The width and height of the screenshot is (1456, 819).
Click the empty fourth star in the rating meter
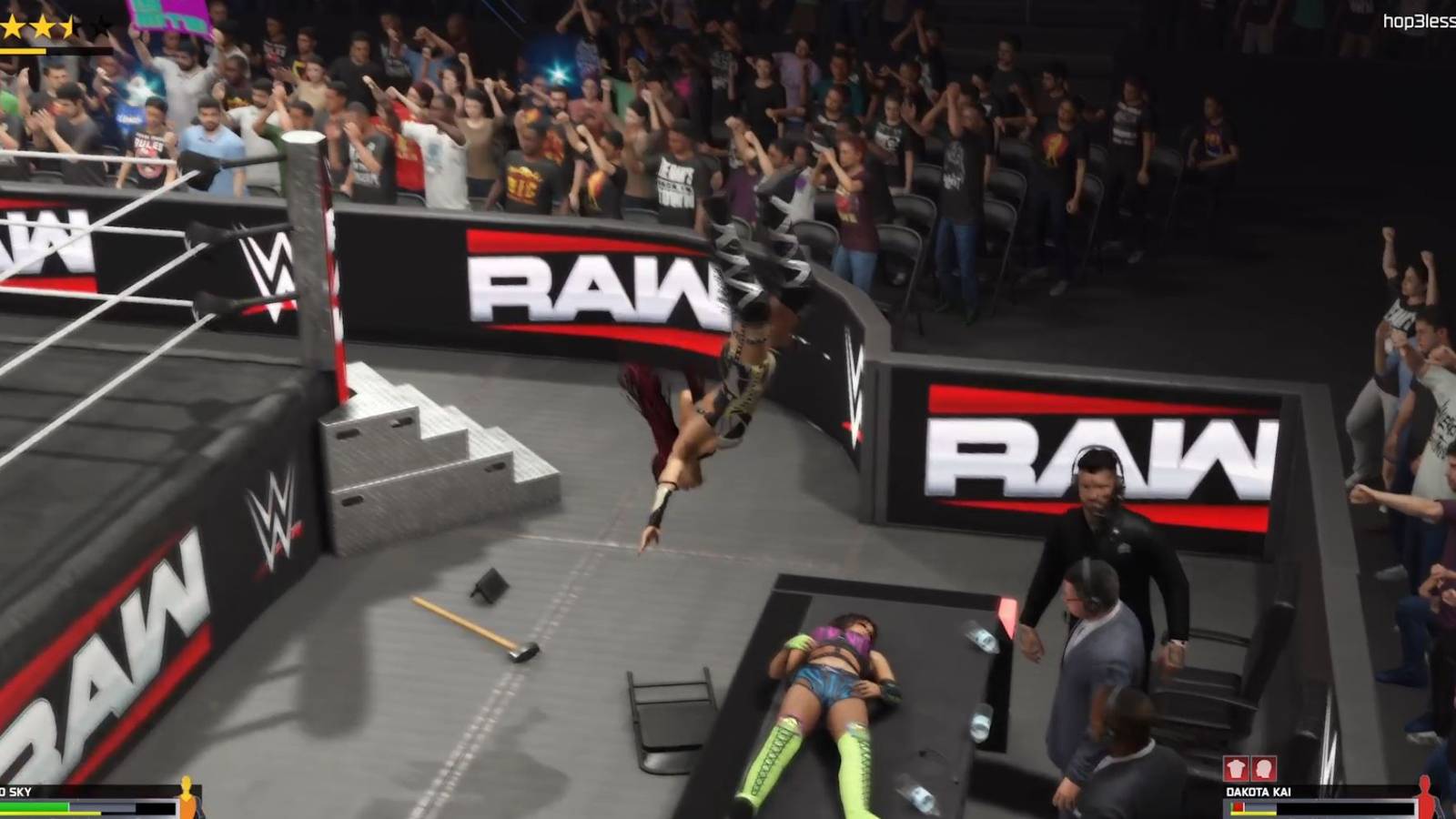(101, 27)
